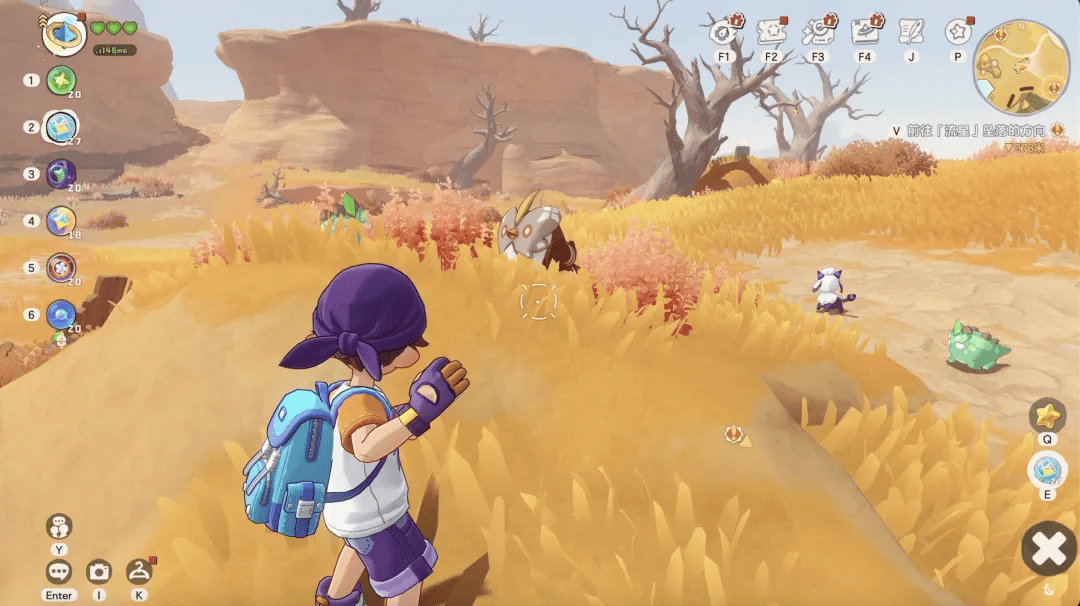Select the blue orb with yellow star
1080x606 pixels.
(x=61, y=220)
